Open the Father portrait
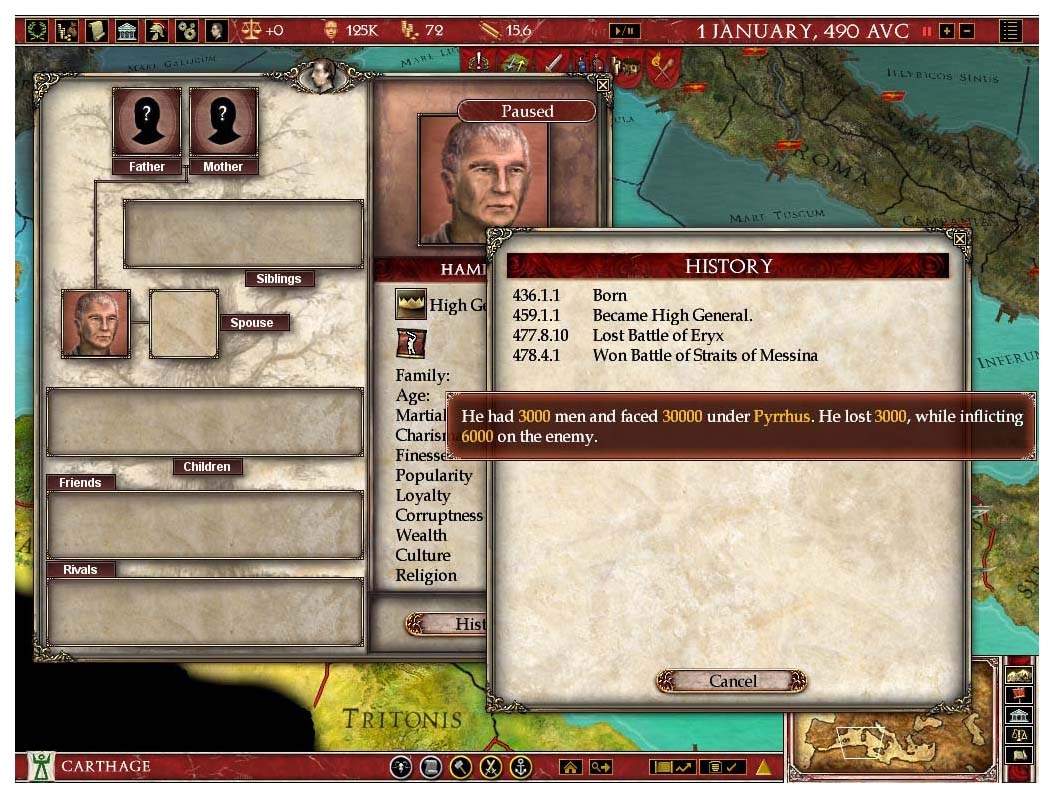The width and height of the screenshot is (1054, 798). coord(146,123)
